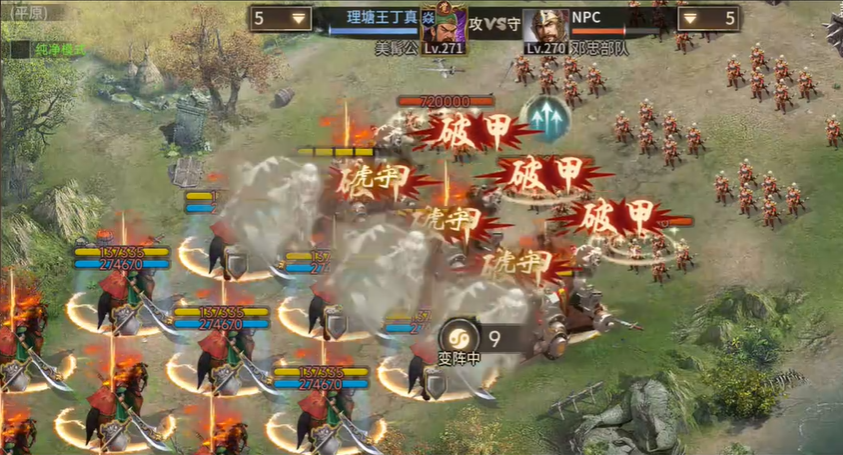
Task: Toggle the 纯净模式 checkbox
Action: pos(19,48)
